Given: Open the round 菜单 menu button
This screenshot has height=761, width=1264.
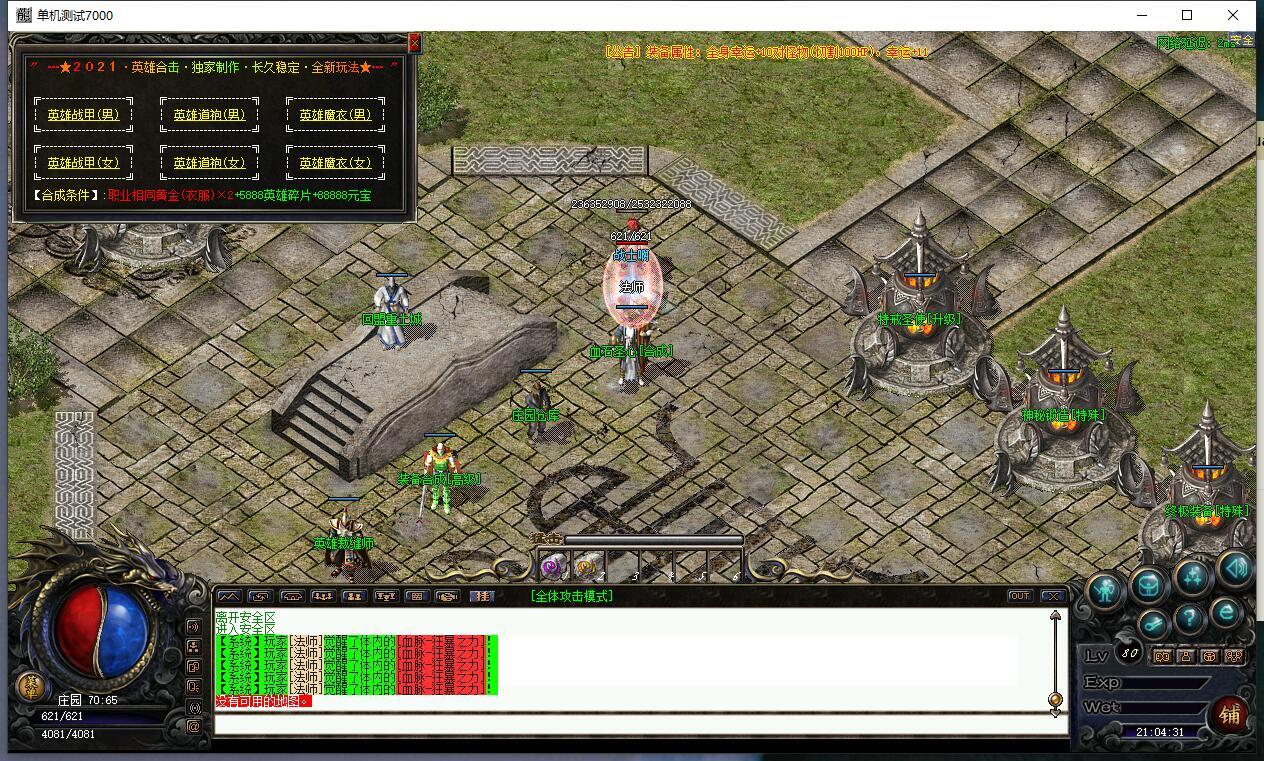Looking at the screenshot, I should [31, 686].
